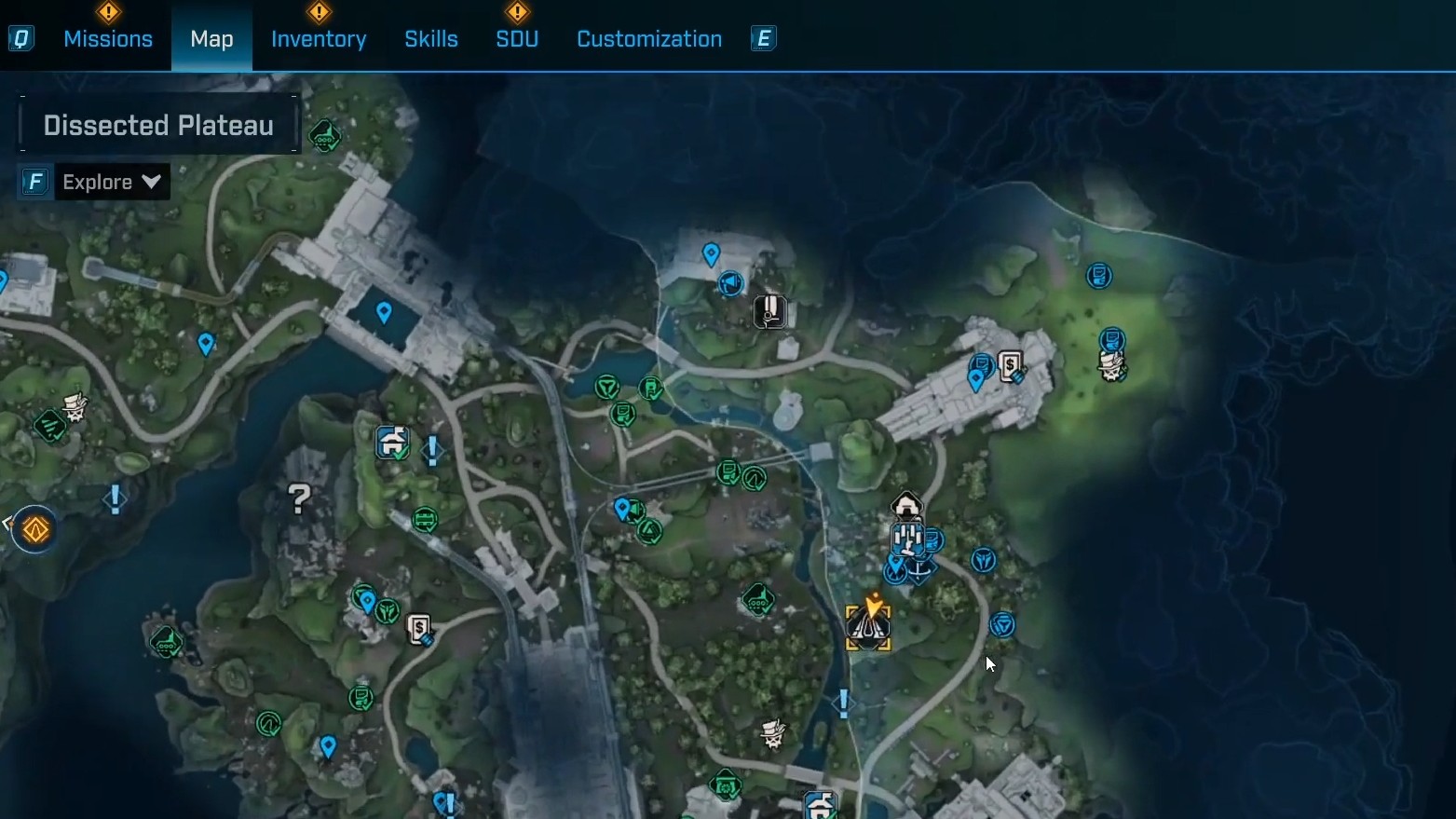Select the Map tab
1456x819 pixels.
[211, 39]
